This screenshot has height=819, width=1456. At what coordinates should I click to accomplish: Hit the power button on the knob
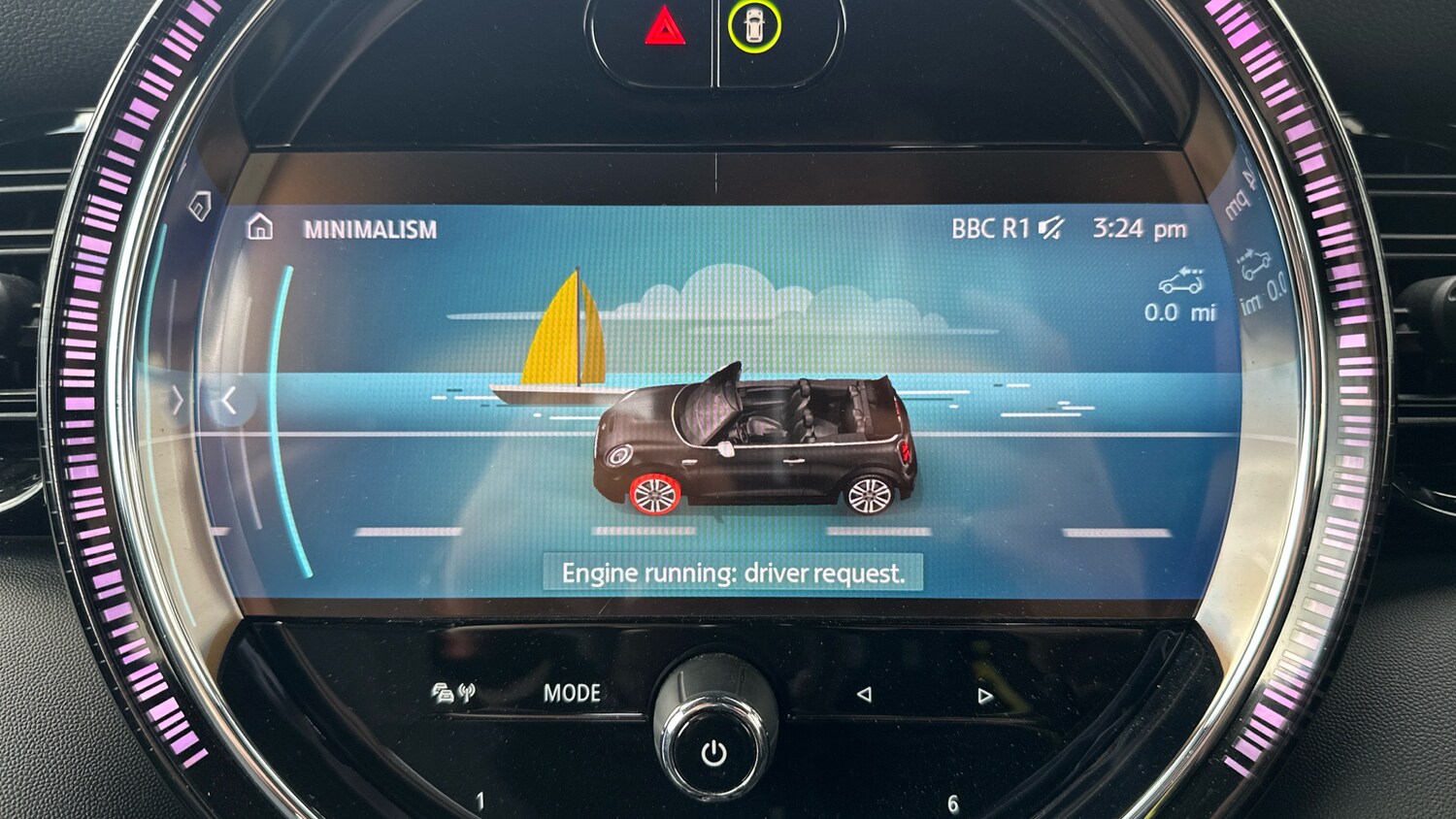[x=714, y=753]
